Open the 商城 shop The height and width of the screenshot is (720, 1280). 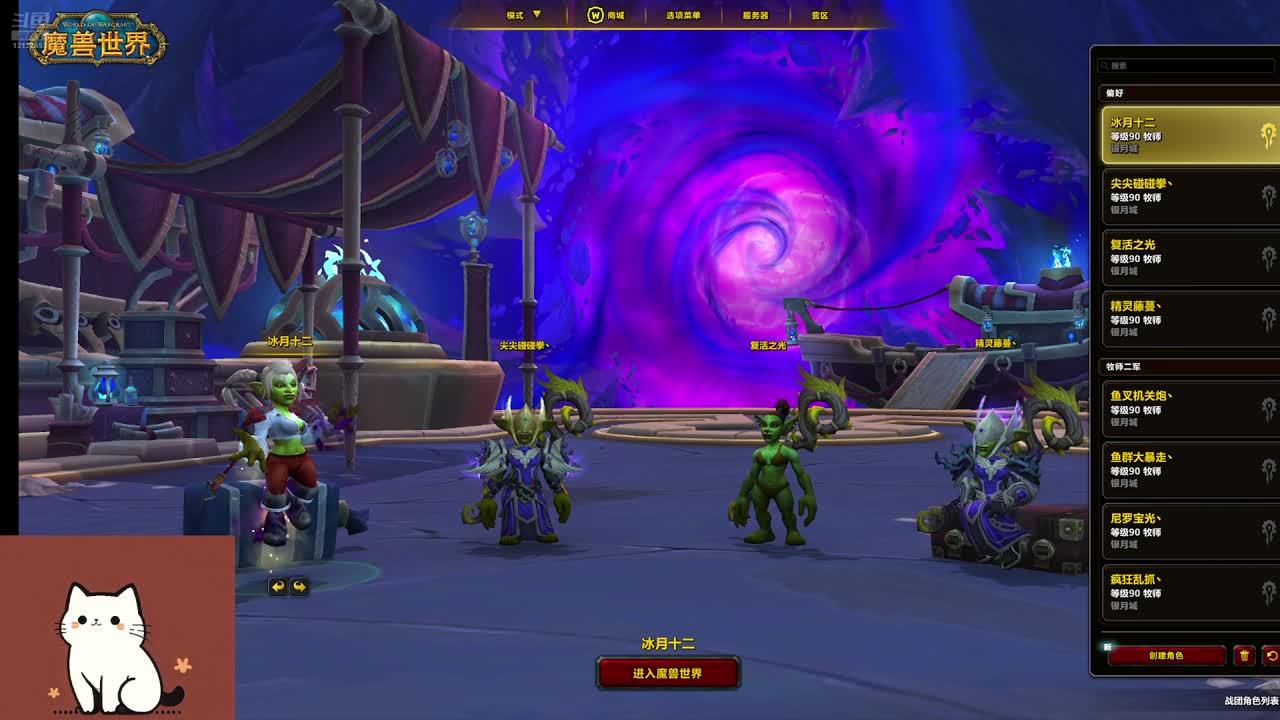(x=606, y=15)
